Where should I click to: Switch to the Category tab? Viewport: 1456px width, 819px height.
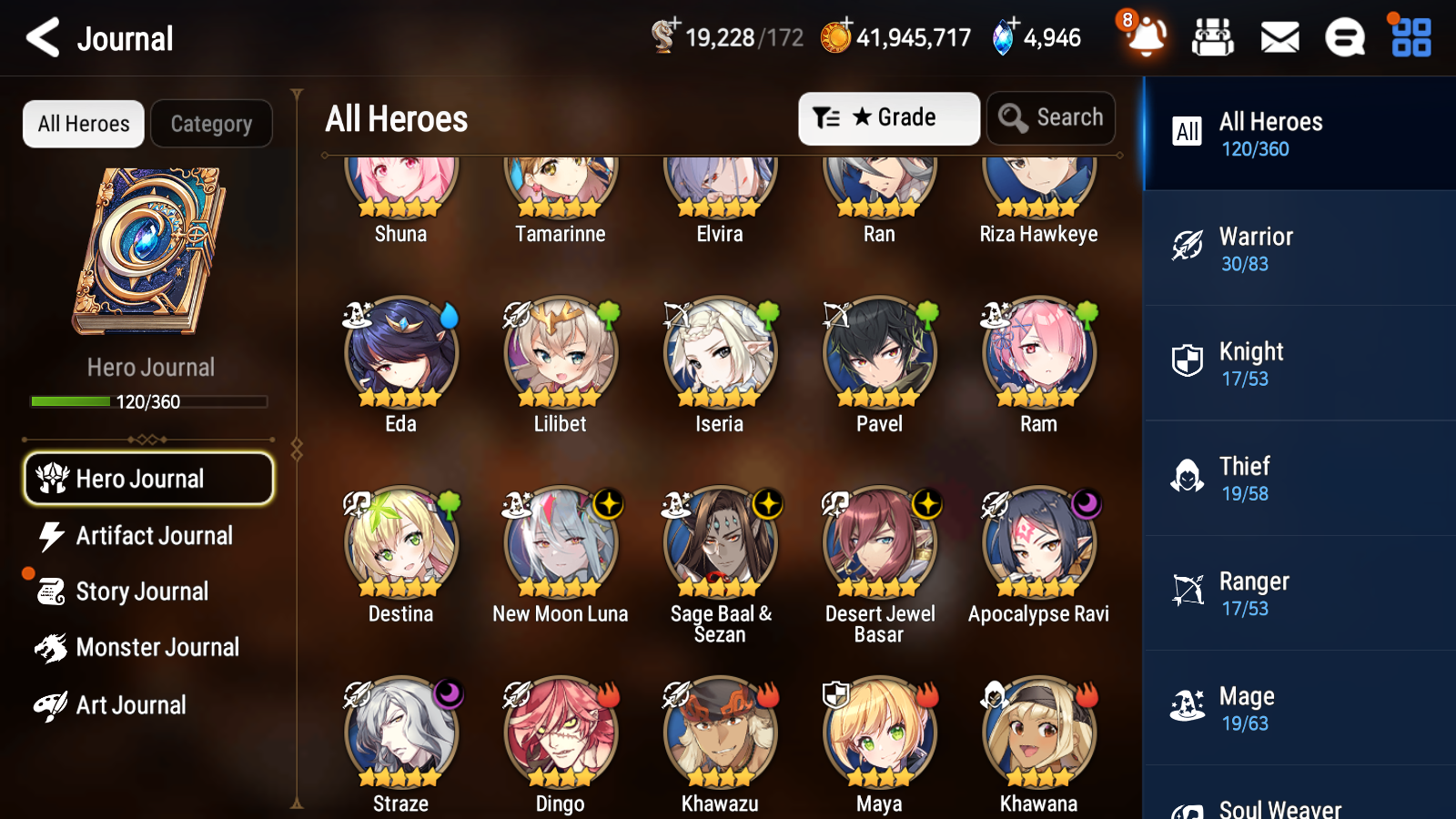[x=211, y=124]
